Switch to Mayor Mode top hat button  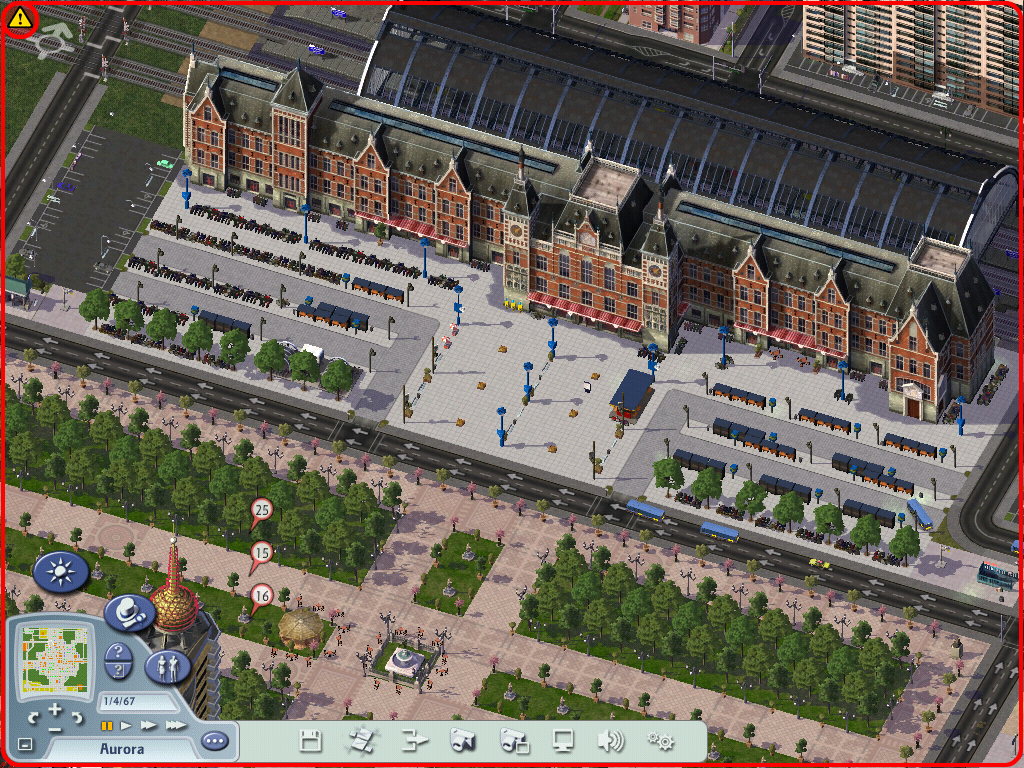point(130,612)
